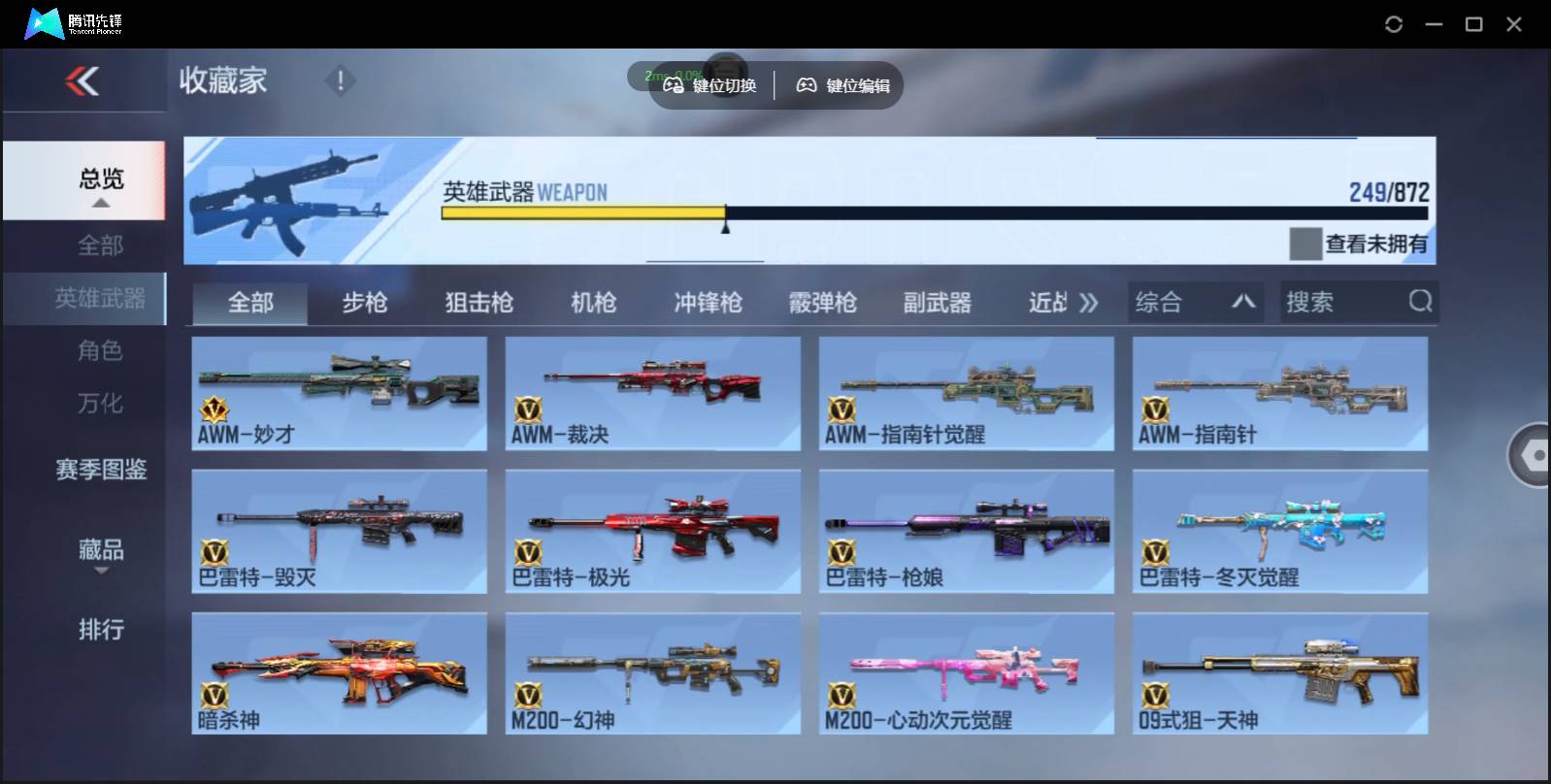Switch to the 狙击枪 tab
Image resolution: width=1551 pixels, height=784 pixels.
(478, 302)
